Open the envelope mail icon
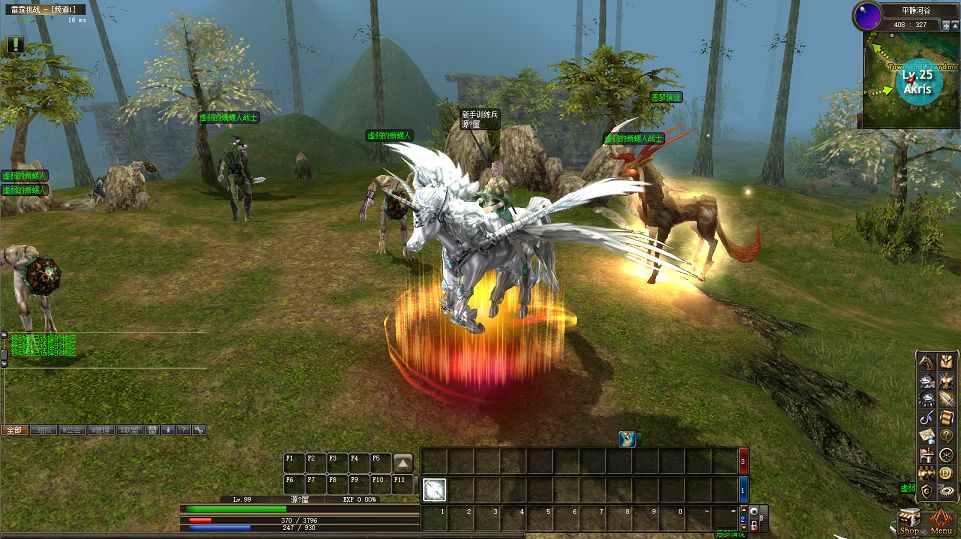The width and height of the screenshot is (961, 539). click(926, 435)
